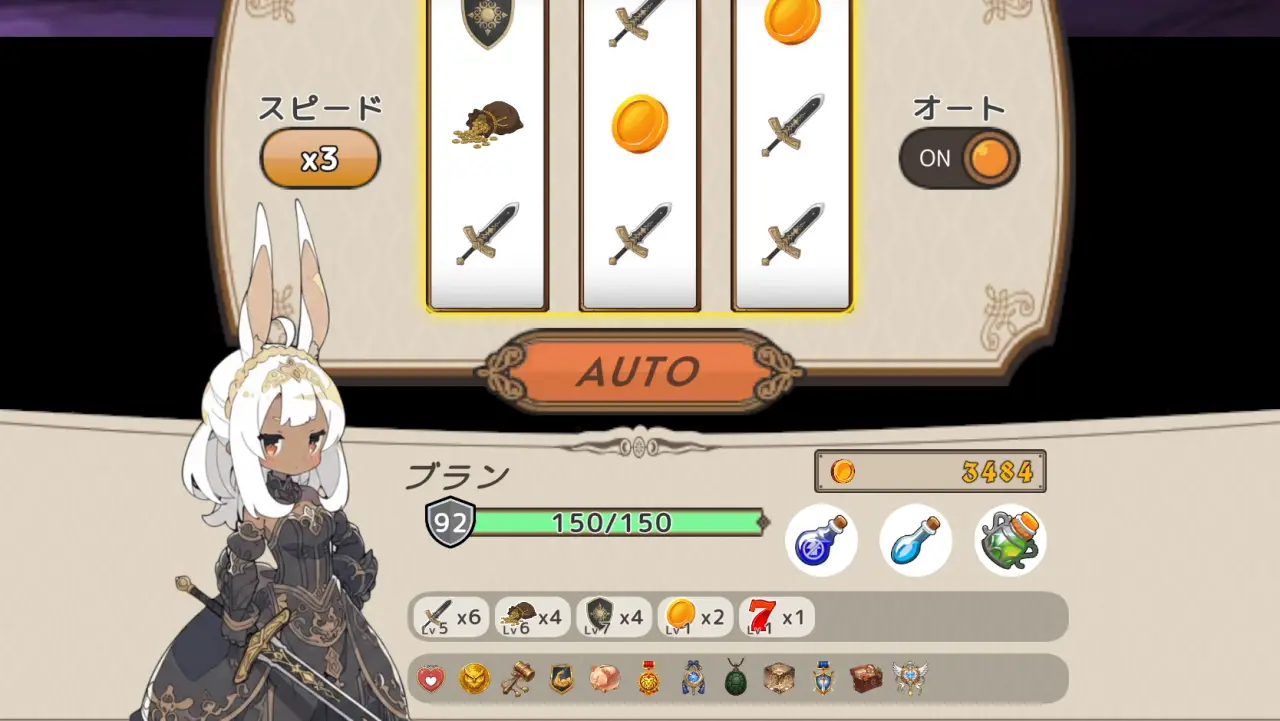This screenshot has width=1280, height=721.
Task: Inspect the red heart relic
Action: pos(431,679)
